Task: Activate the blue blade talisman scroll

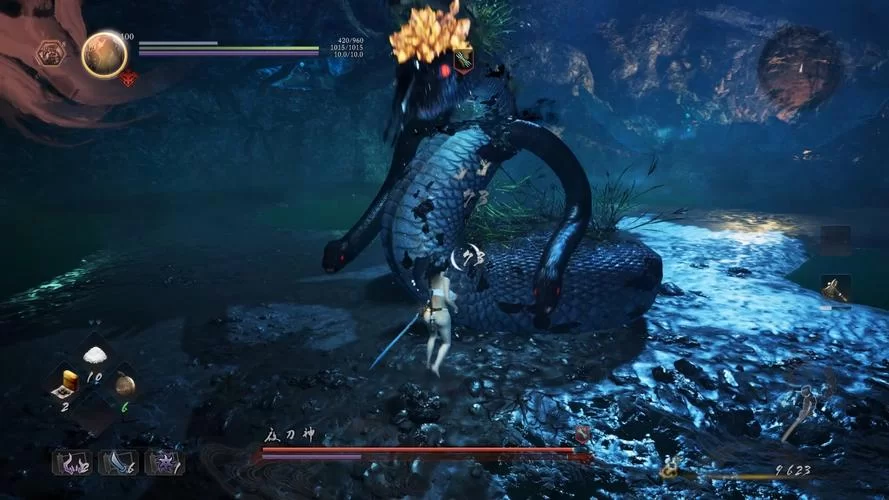Action: point(117,462)
